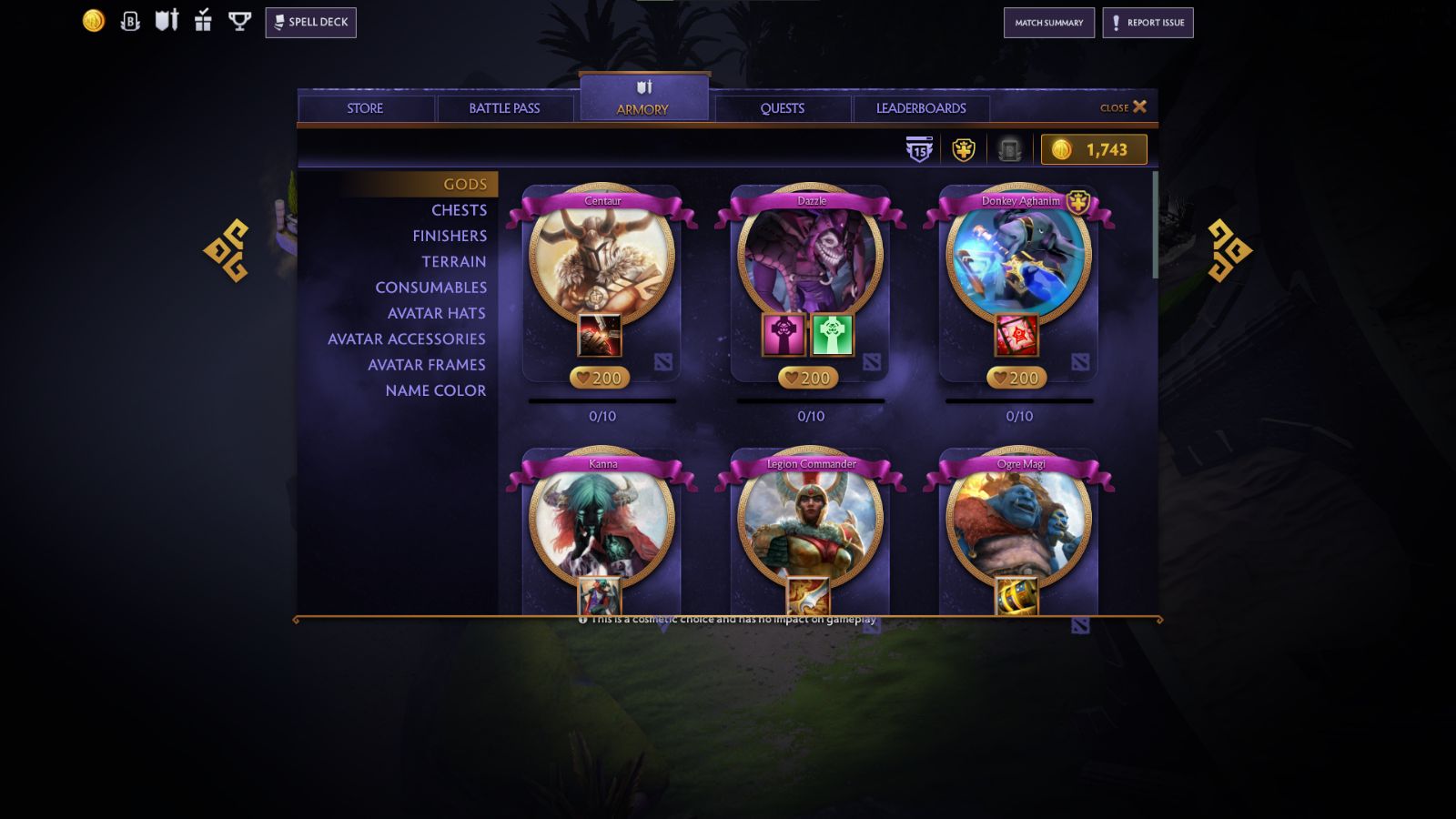Select the crowned shield emblem near the level badge

(x=963, y=148)
